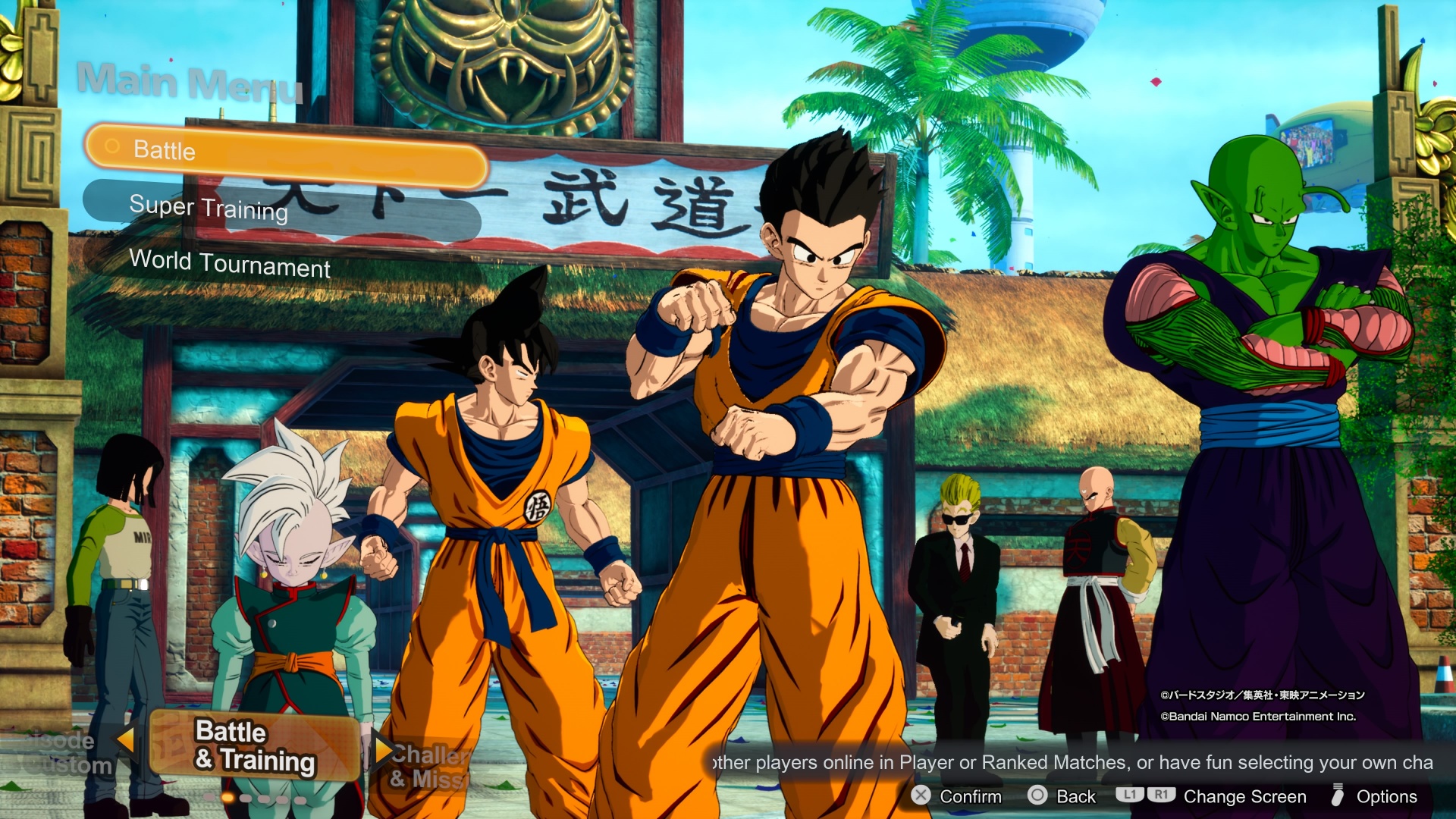Click the right arrow beside Battle & Training
Image resolution: width=1456 pixels, height=819 pixels.
tap(381, 749)
